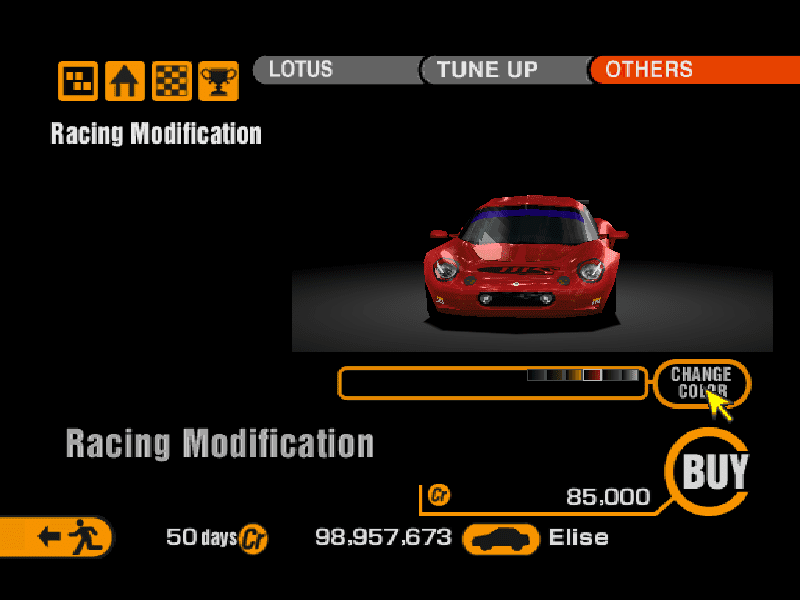Open the garage car silhouette icon
Viewport: 800px width, 600px height.
pyautogui.click(x=501, y=539)
